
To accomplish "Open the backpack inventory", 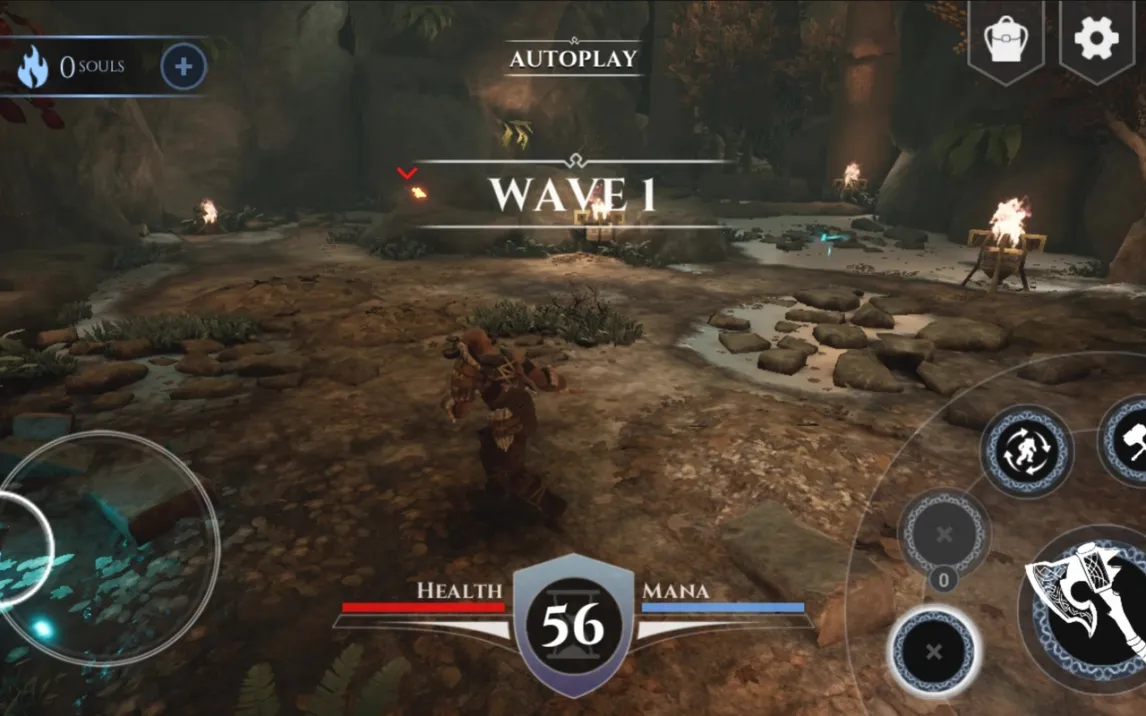I will (x=1006, y=40).
